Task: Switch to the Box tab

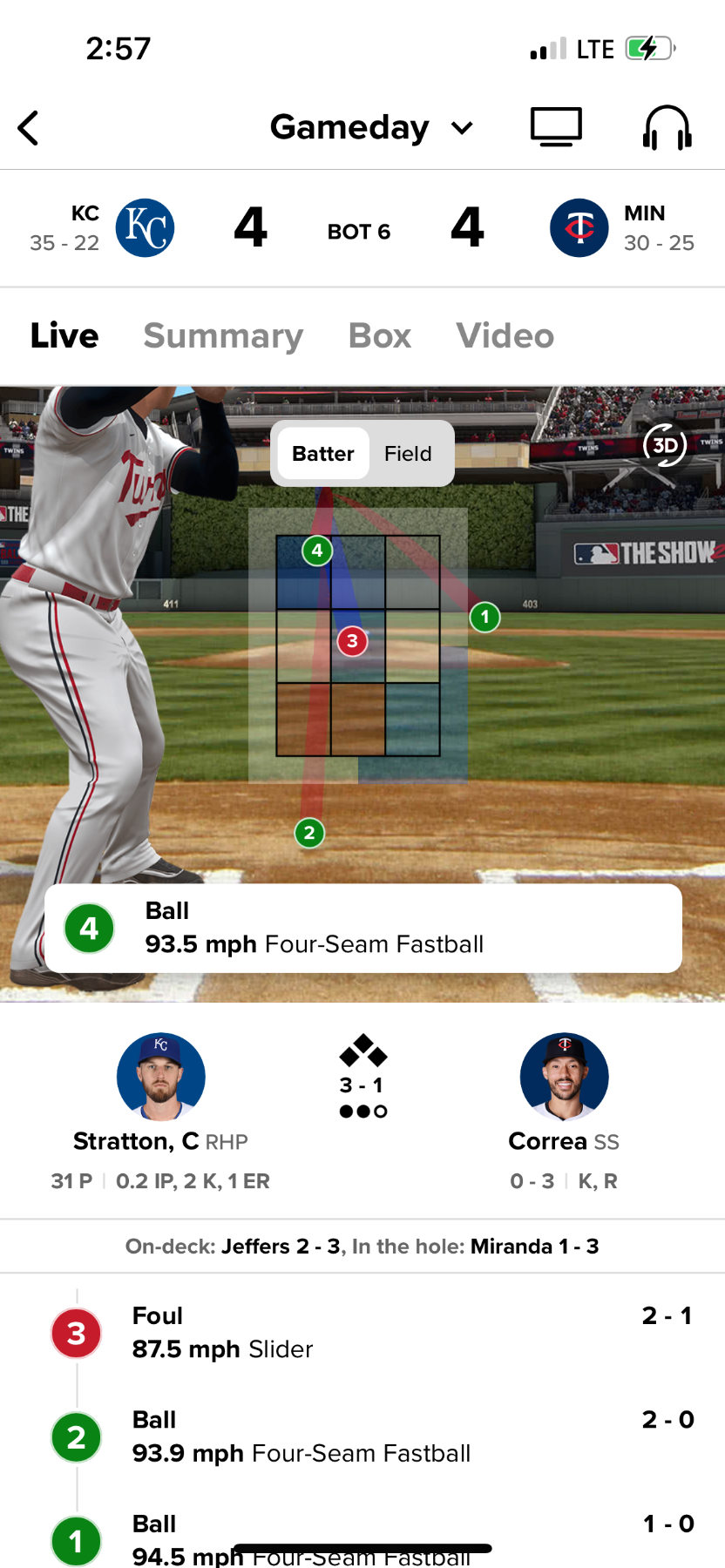Action: coord(379,335)
